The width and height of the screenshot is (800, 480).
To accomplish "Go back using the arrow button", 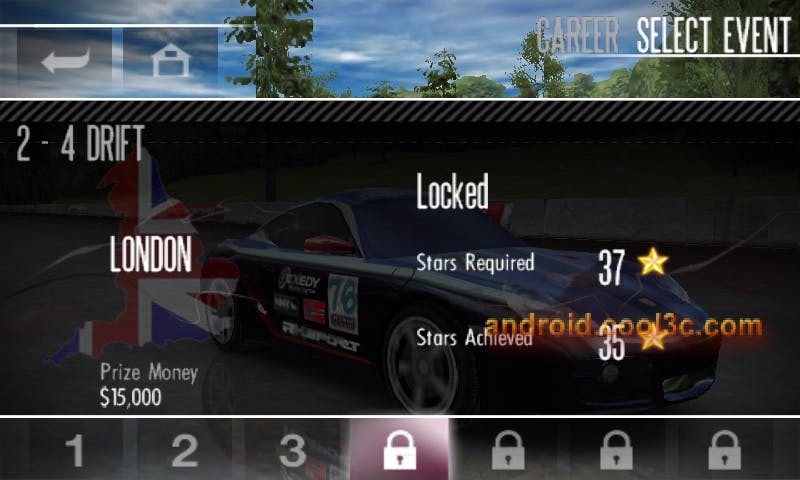I will (65, 61).
